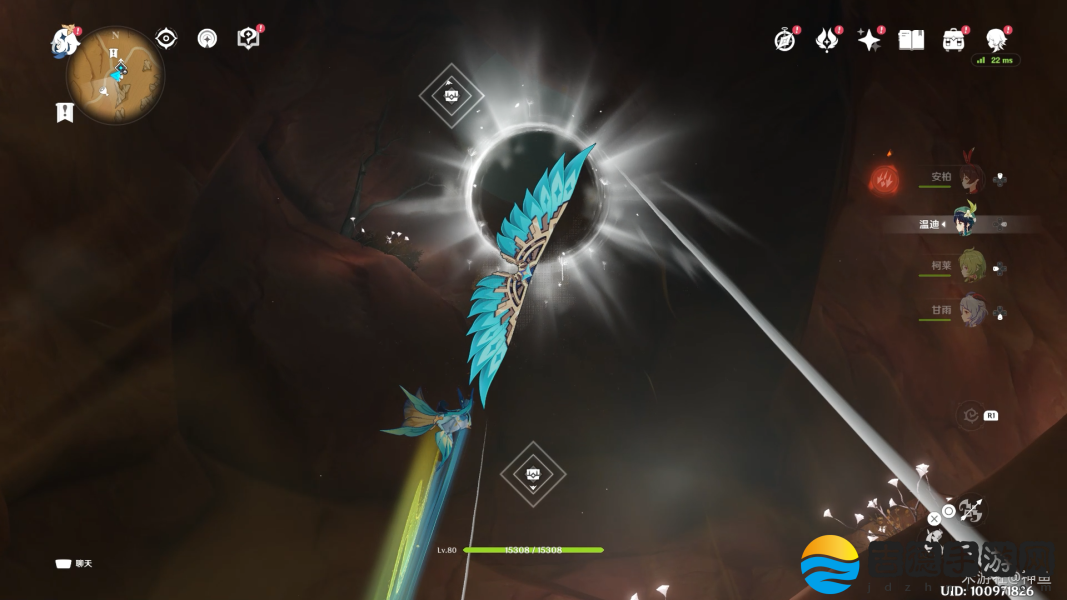Open the 聊天 chat box

(x=75, y=564)
